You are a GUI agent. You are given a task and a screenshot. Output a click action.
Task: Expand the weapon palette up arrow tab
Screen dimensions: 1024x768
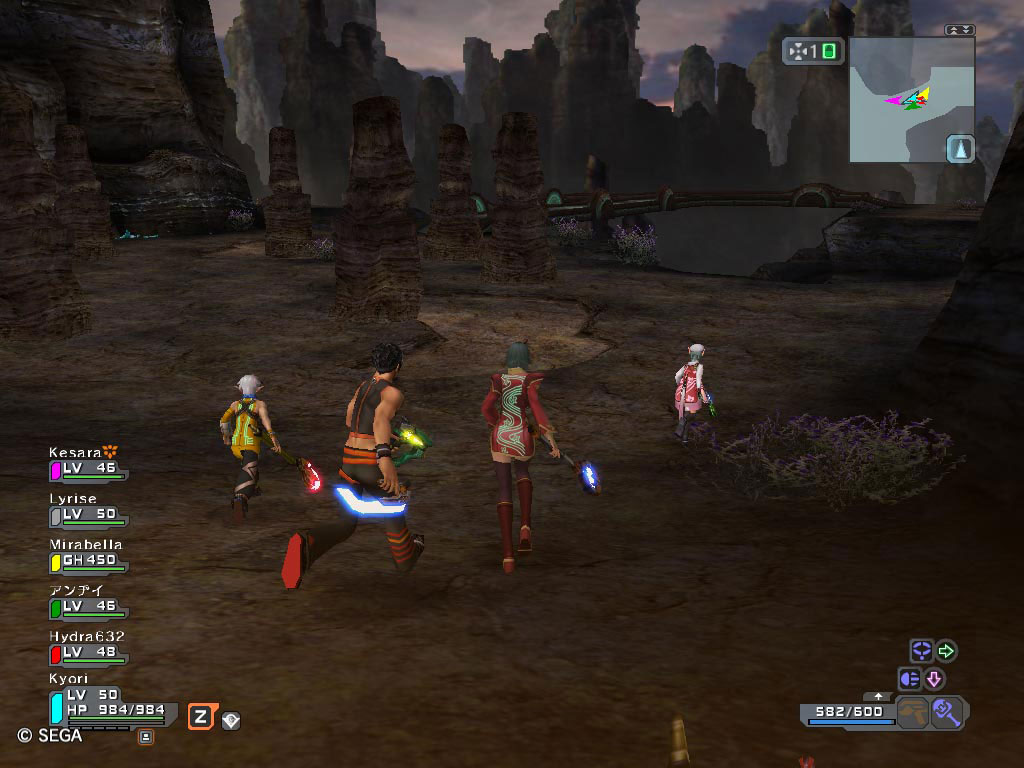pos(878,696)
